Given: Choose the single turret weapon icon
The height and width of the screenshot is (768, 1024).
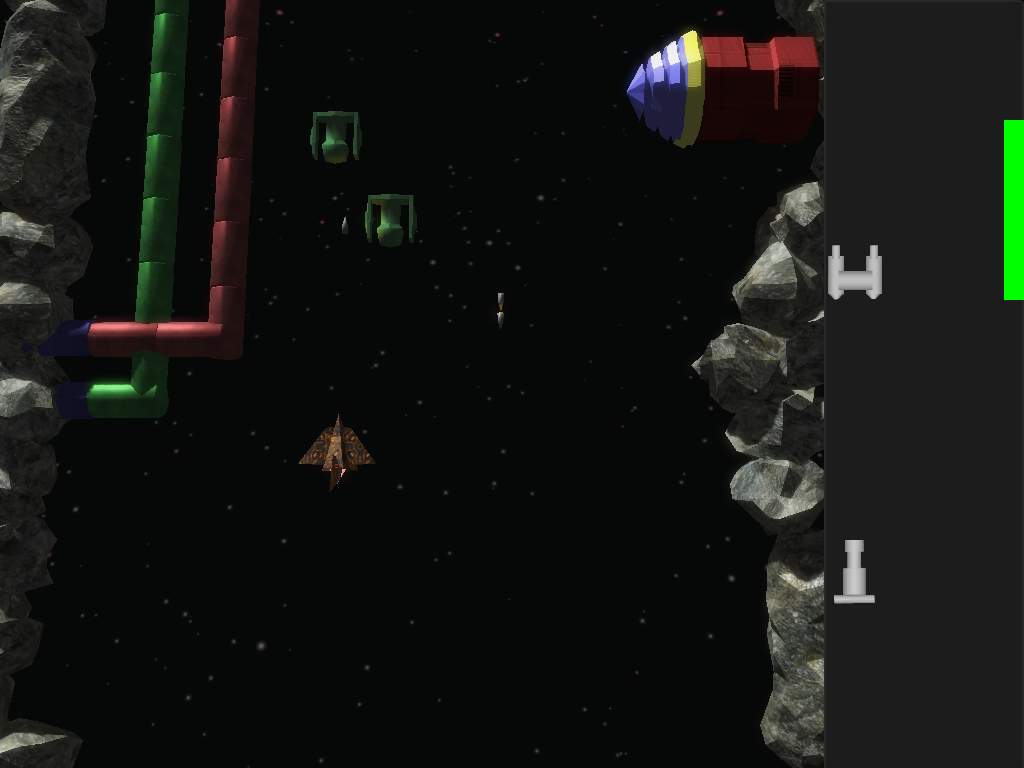Looking at the screenshot, I should click(854, 573).
